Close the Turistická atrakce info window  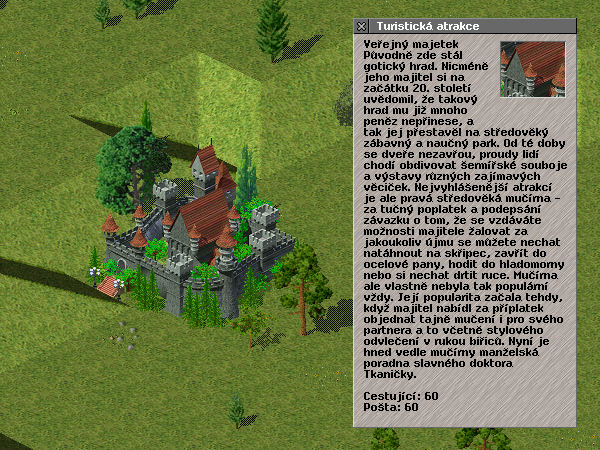pos(362,26)
